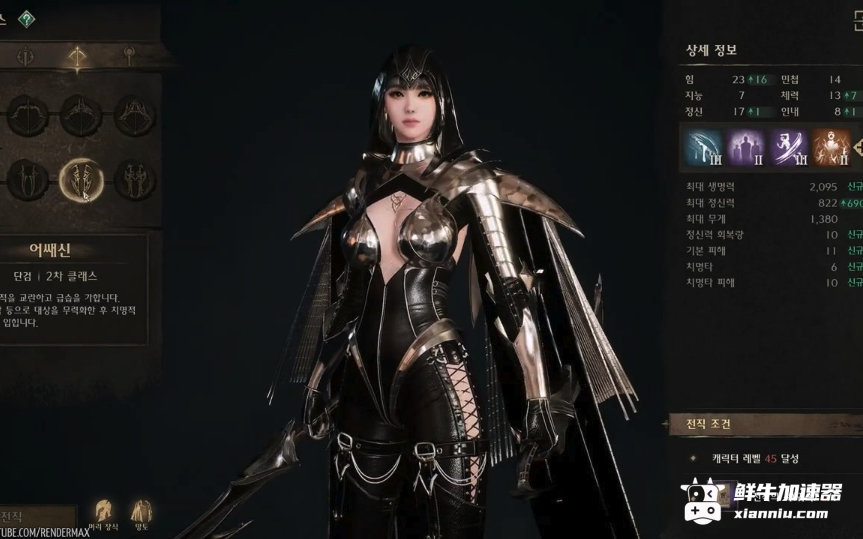The width and height of the screenshot is (863, 539).
Task: Switch to the staff class tab
Action: coord(128,55)
